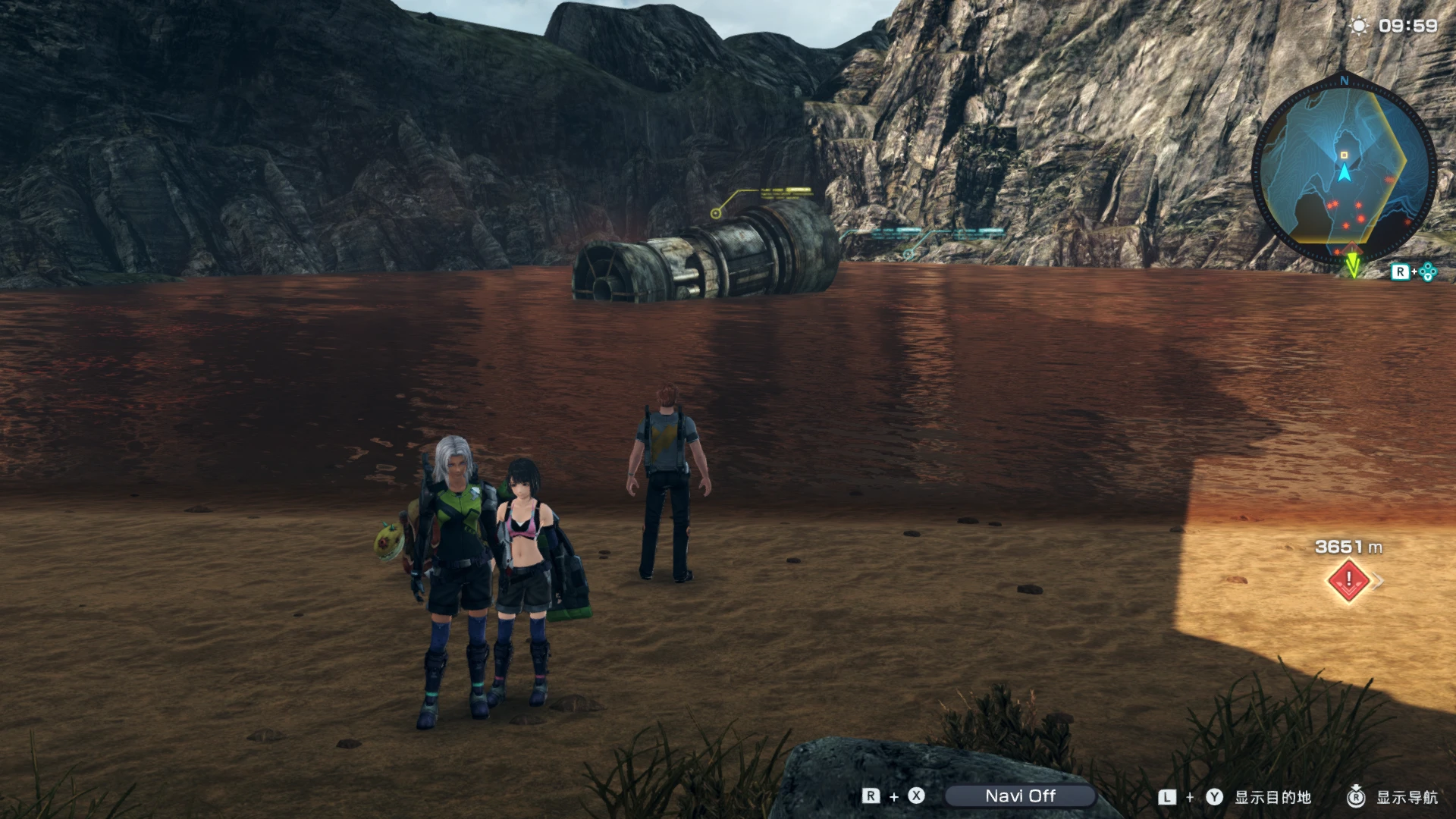Click the X button icon in the Navi prompt

click(x=917, y=797)
